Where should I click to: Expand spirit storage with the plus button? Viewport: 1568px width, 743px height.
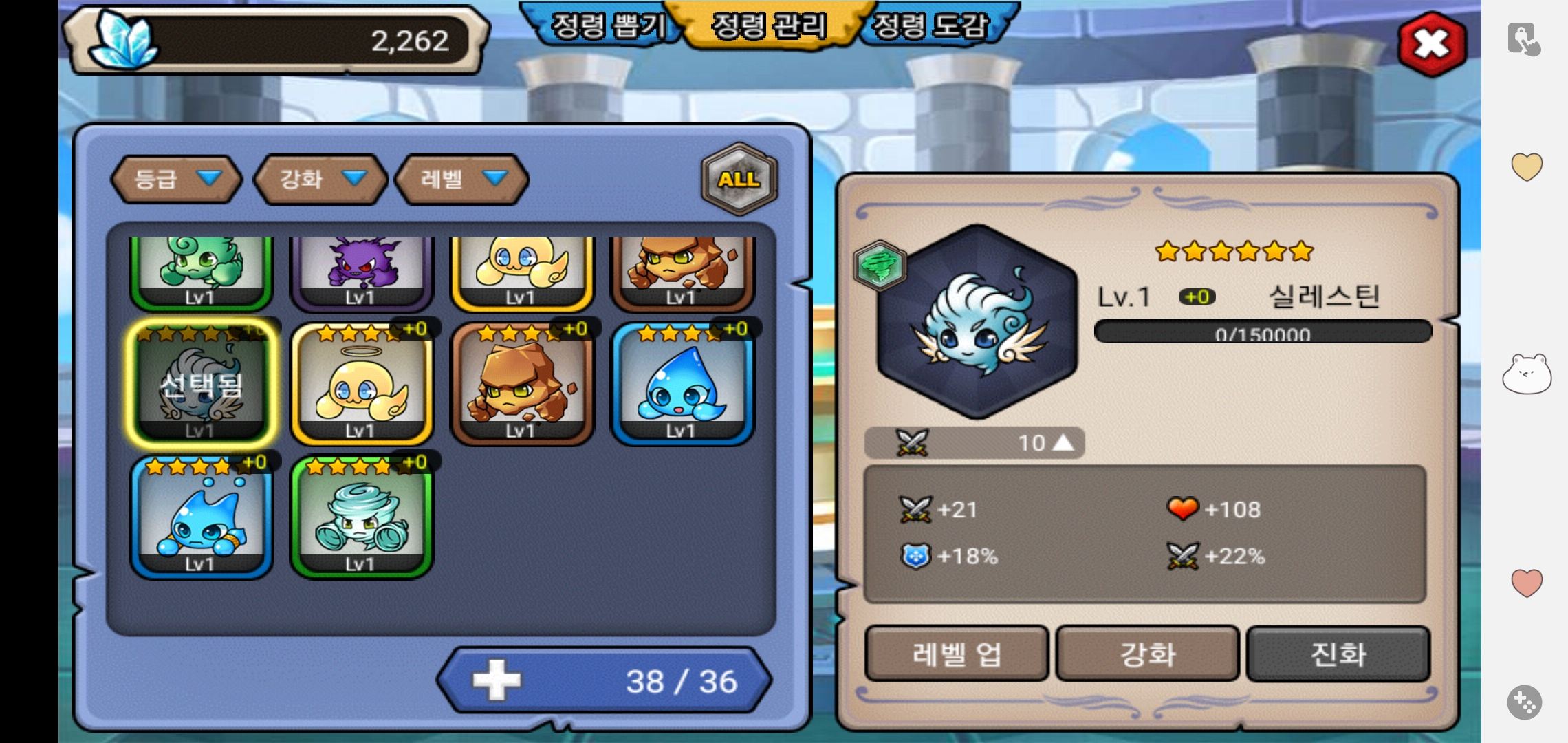[x=497, y=680]
